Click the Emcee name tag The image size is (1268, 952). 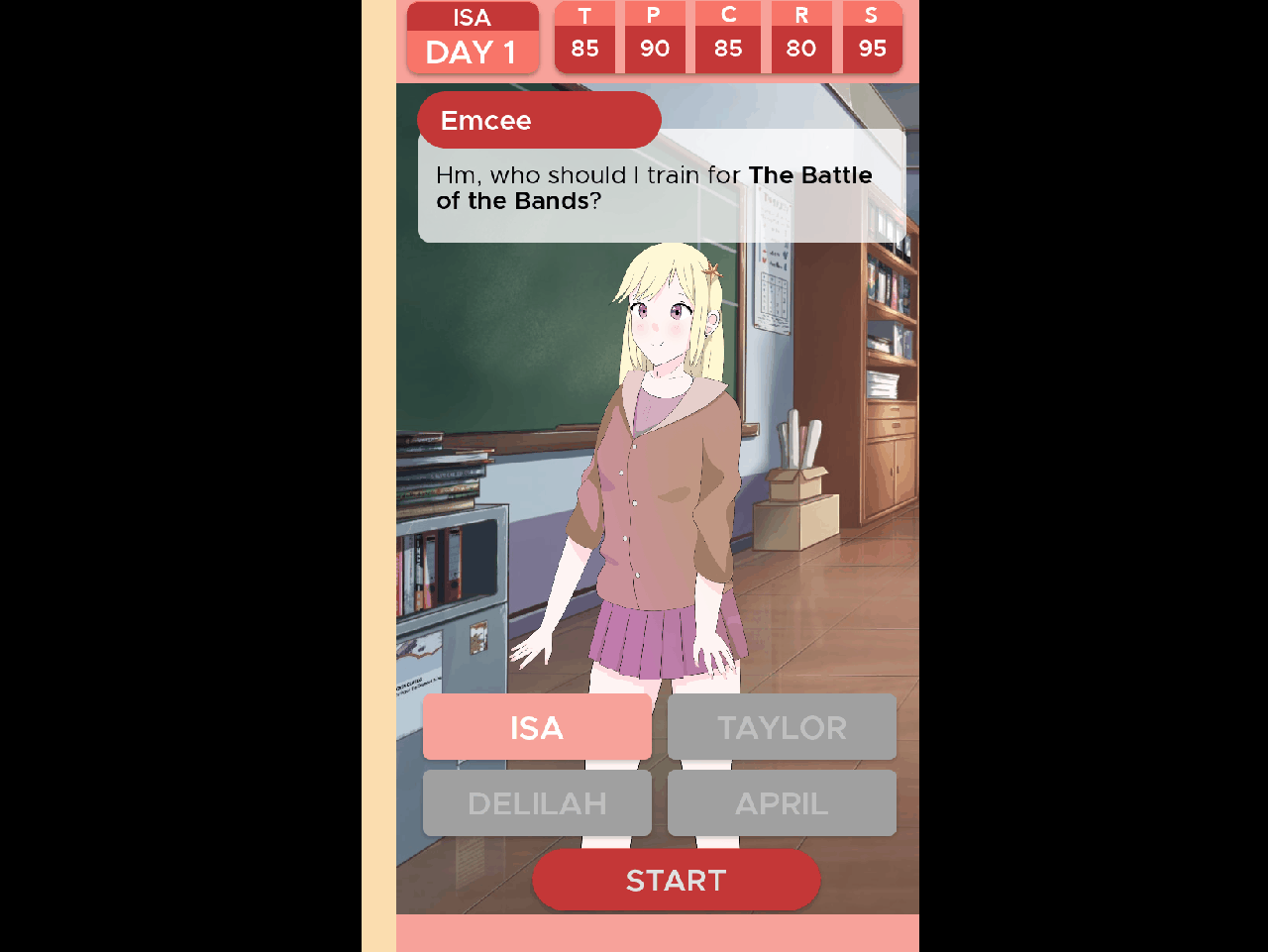(x=539, y=120)
